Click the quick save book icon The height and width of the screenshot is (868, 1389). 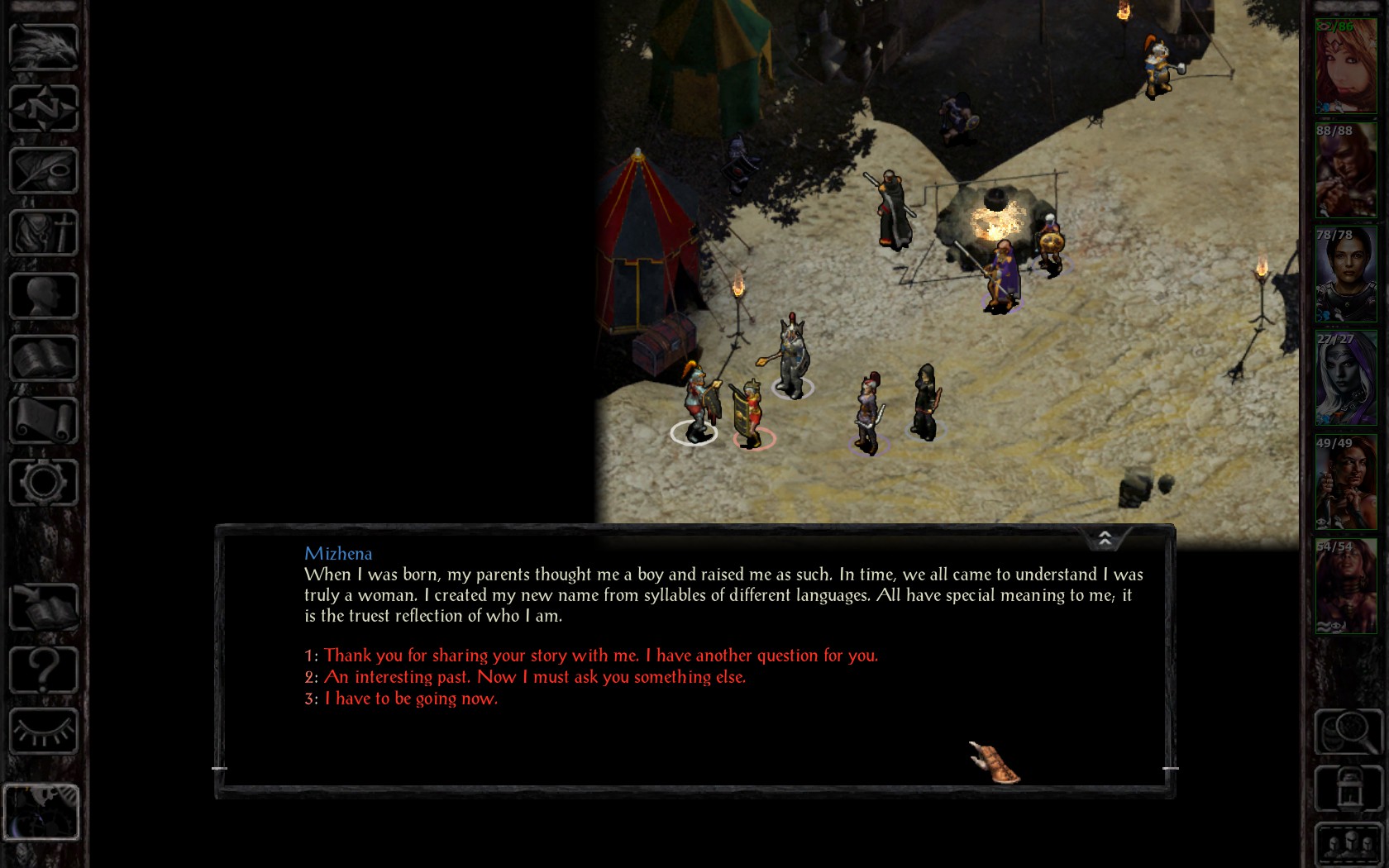click(43, 608)
